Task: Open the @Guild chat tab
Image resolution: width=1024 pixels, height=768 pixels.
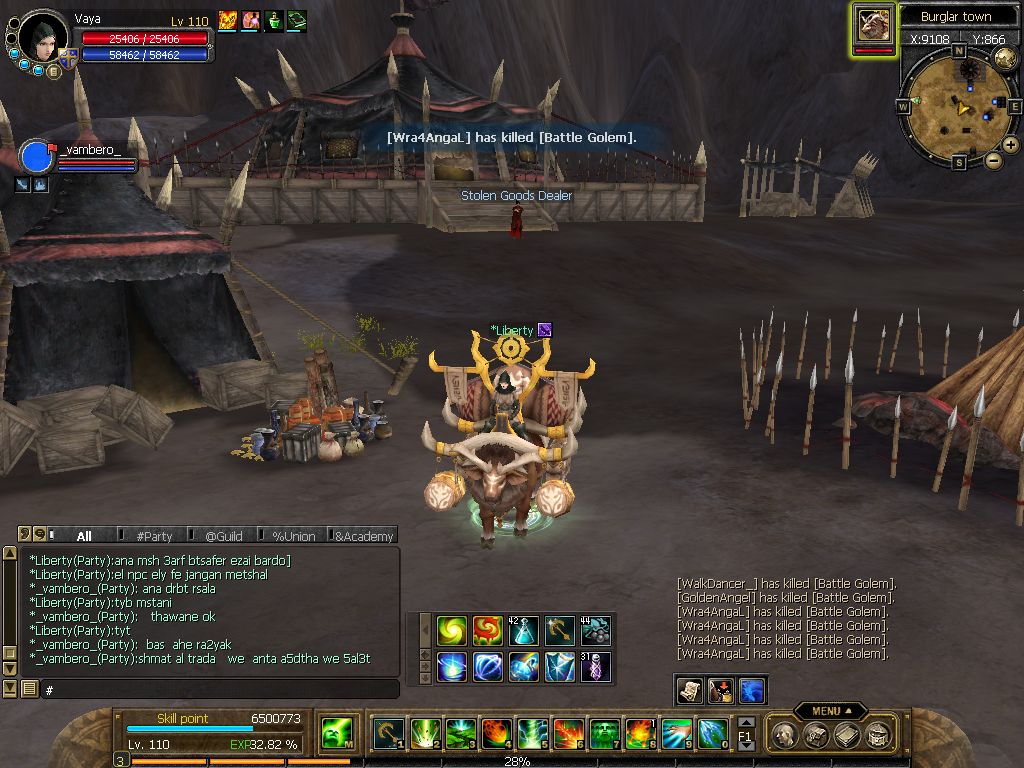Action: pos(223,536)
